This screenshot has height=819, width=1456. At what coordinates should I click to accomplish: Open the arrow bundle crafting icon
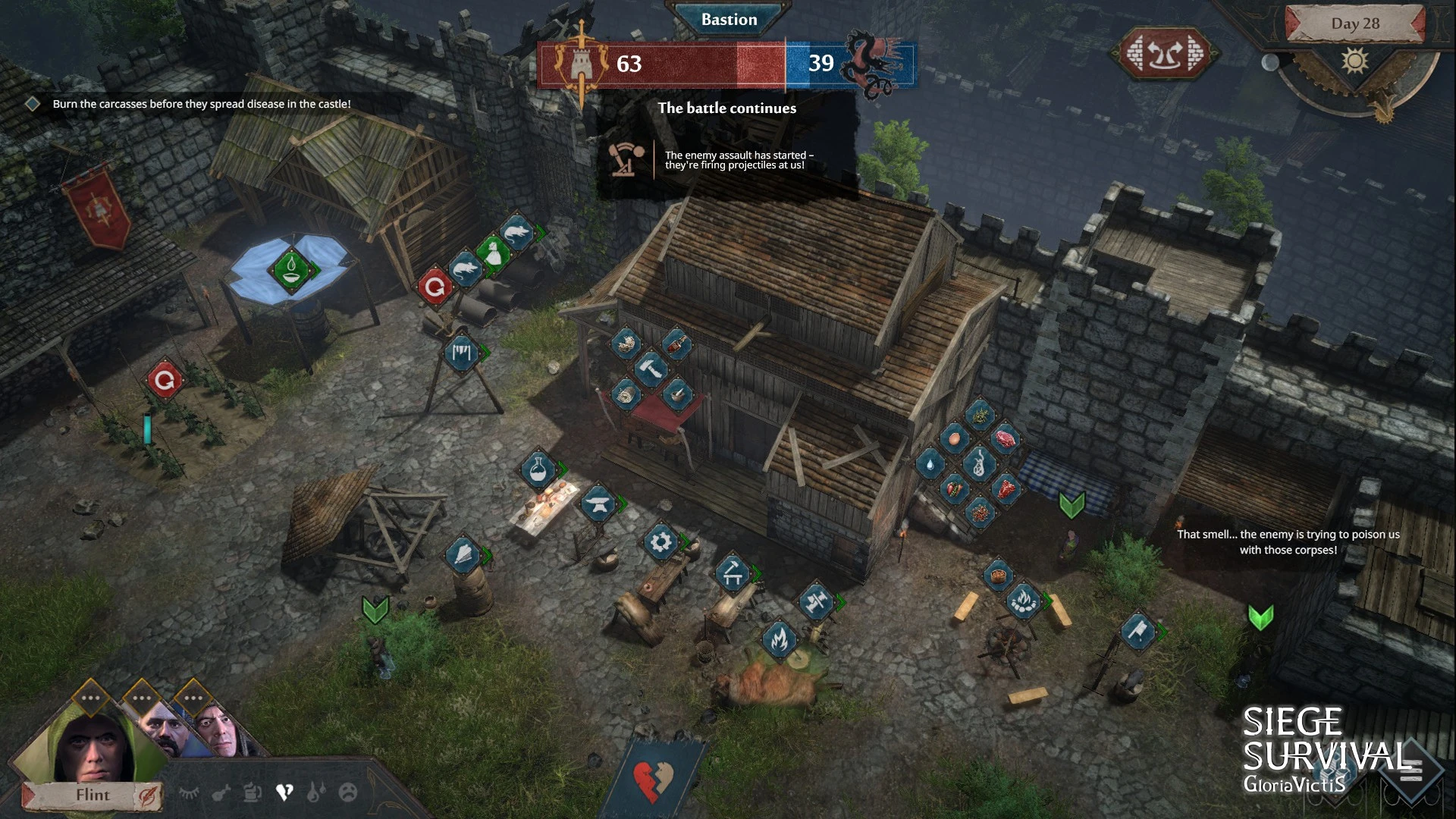pyautogui.click(x=463, y=556)
